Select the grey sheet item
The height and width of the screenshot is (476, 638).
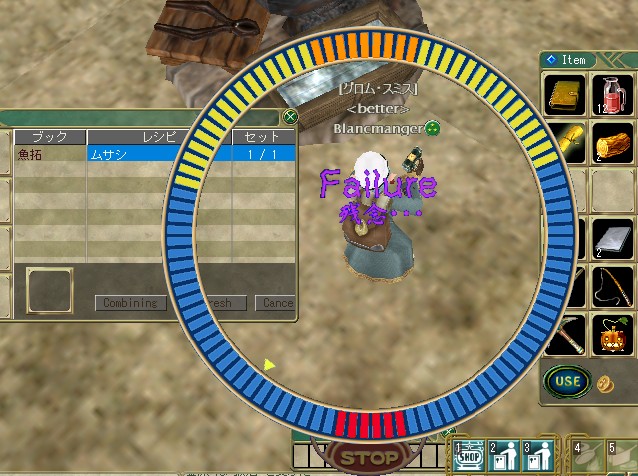tap(612, 239)
